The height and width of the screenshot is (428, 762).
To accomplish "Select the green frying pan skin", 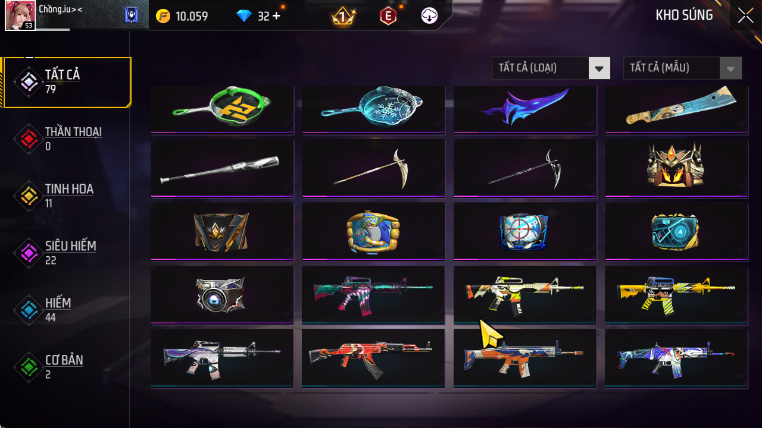I will pos(222,107).
